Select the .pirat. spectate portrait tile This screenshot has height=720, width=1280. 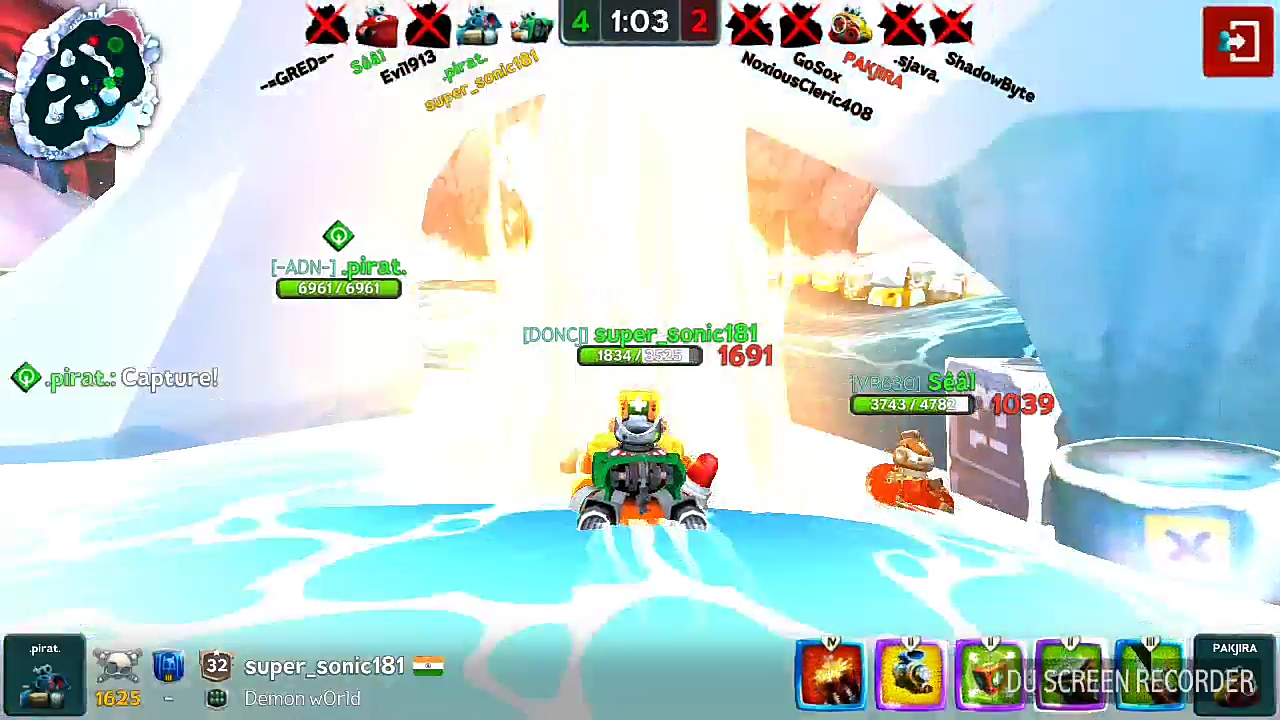tap(44, 674)
